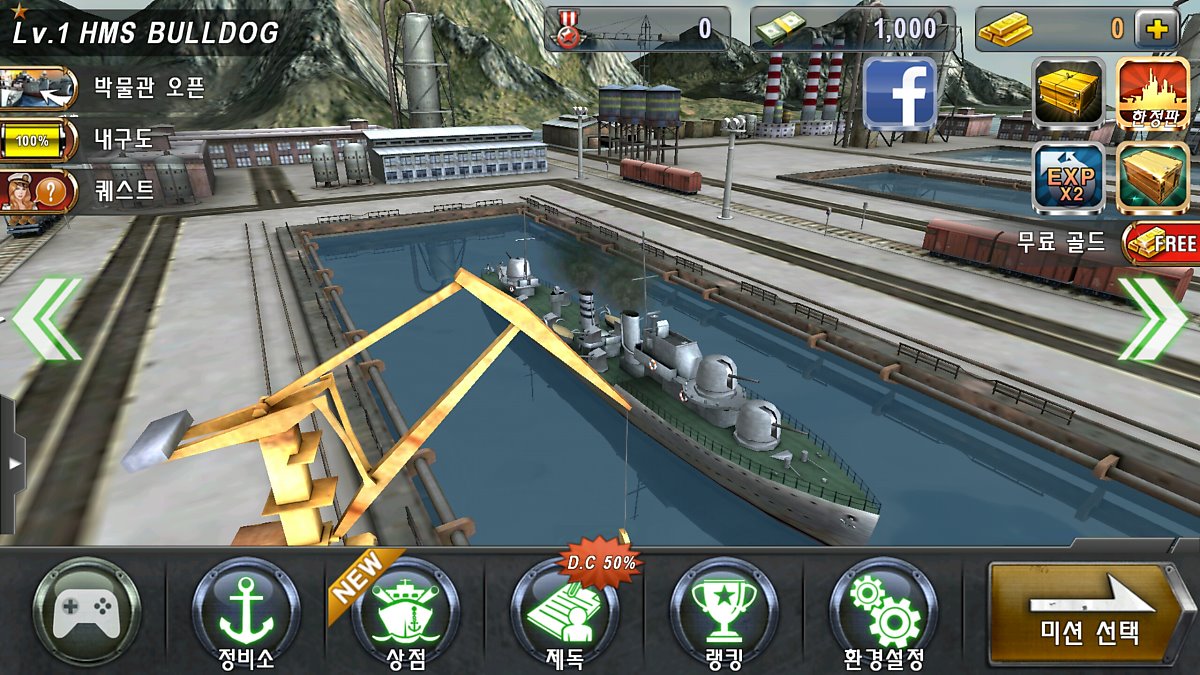This screenshot has width=1200, height=675.
Task: Go to the 정비소 maintenance shop
Action: point(245,612)
